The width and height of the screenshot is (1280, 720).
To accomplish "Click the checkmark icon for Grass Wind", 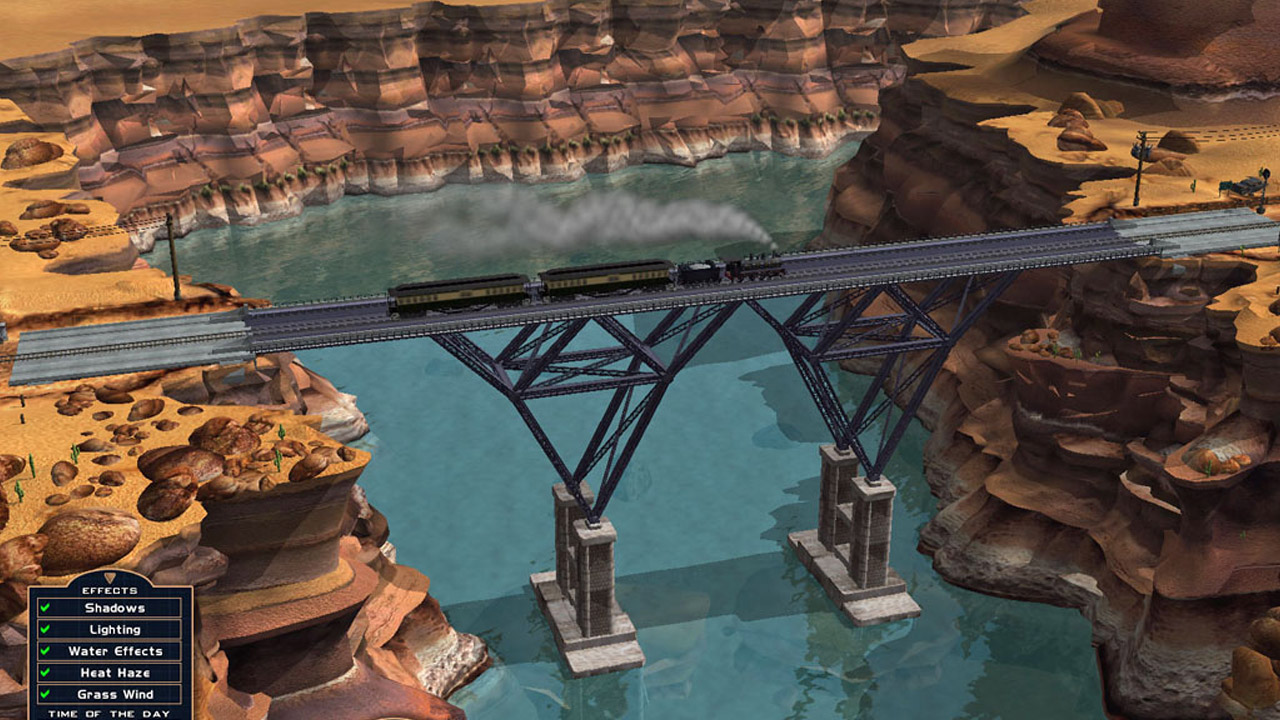I will [46, 693].
